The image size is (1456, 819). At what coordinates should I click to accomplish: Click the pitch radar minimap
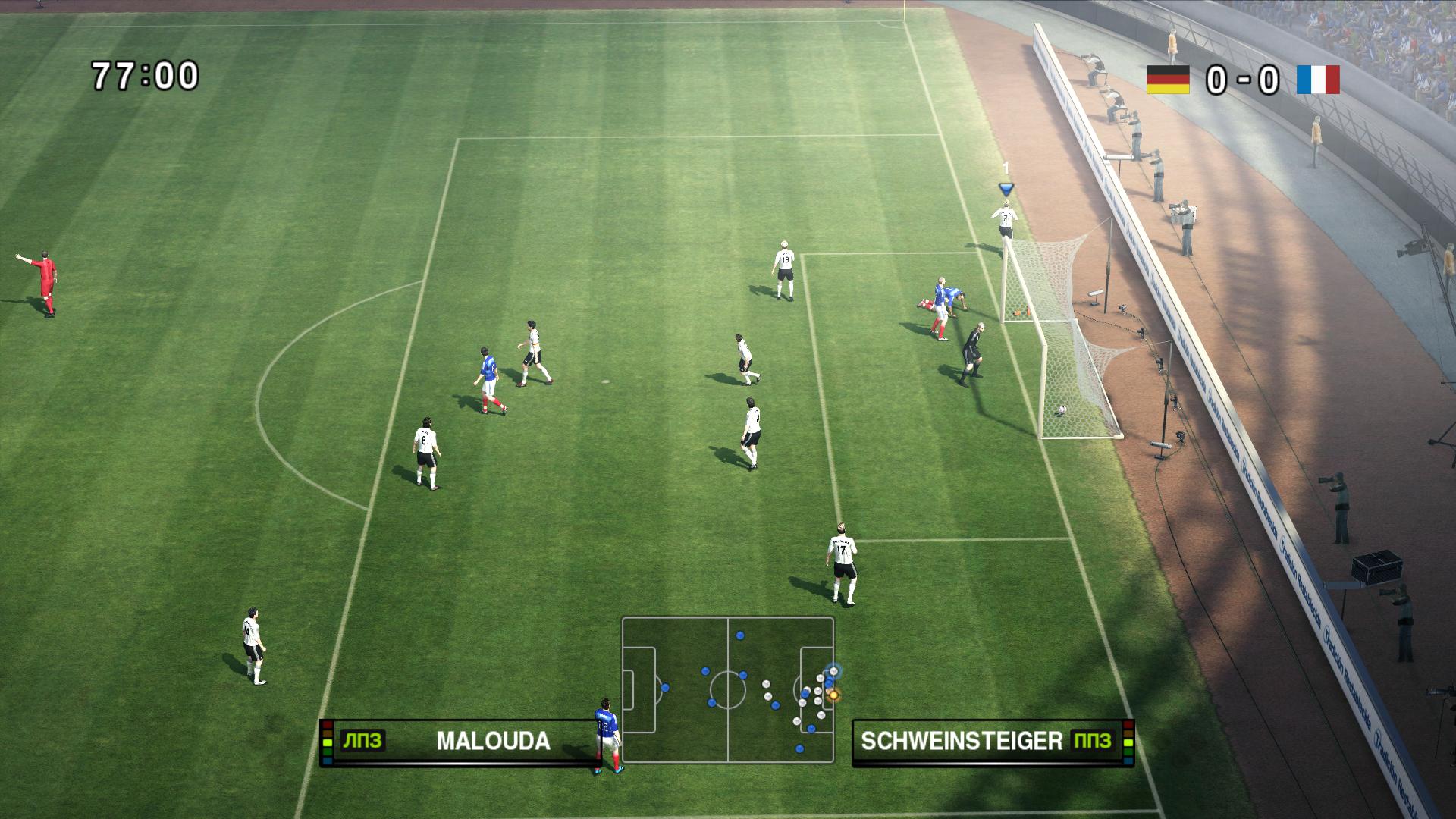pyautogui.click(x=728, y=690)
